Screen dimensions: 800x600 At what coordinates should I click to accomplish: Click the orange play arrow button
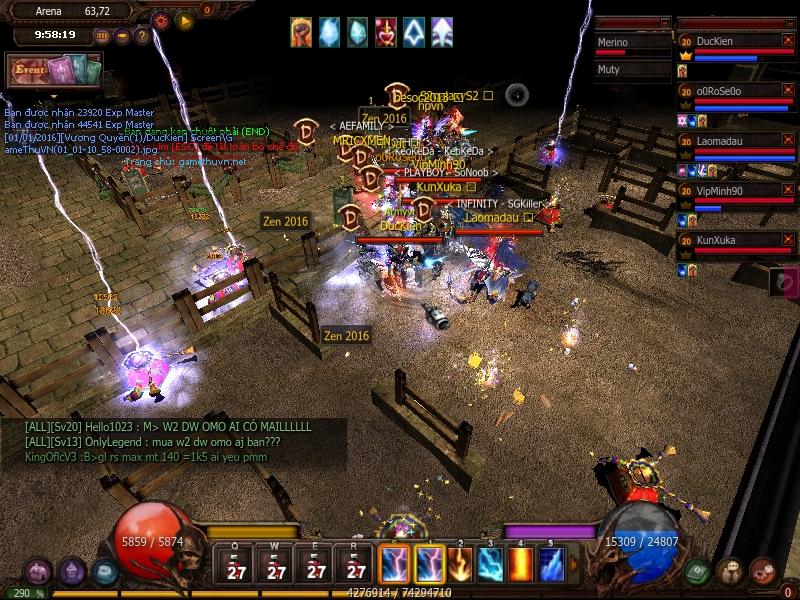184,19
